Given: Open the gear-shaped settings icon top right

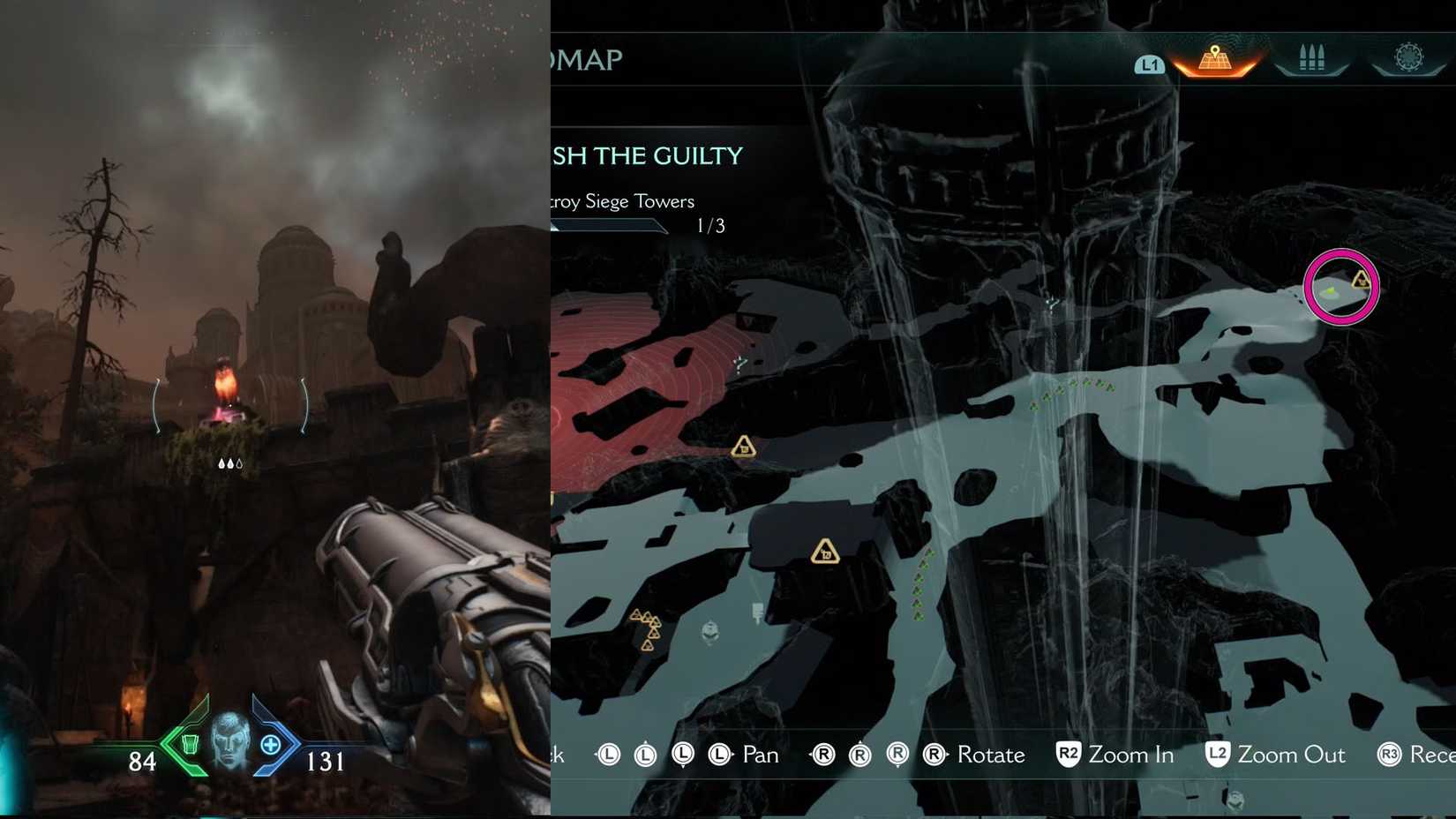Looking at the screenshot, I should [x=1409, y=56].
